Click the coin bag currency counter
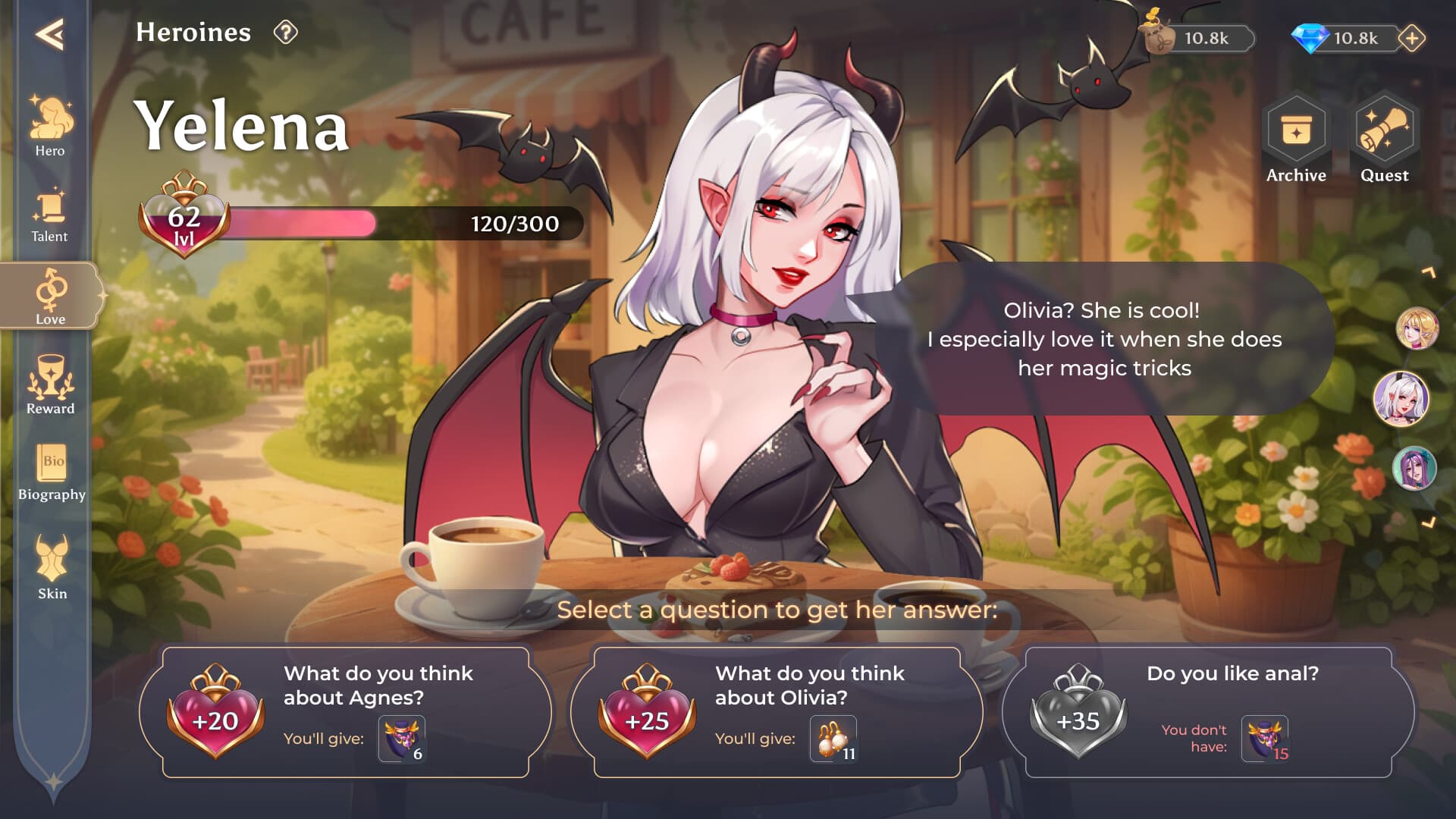The image size is (1456, 819). point(1198,38)
